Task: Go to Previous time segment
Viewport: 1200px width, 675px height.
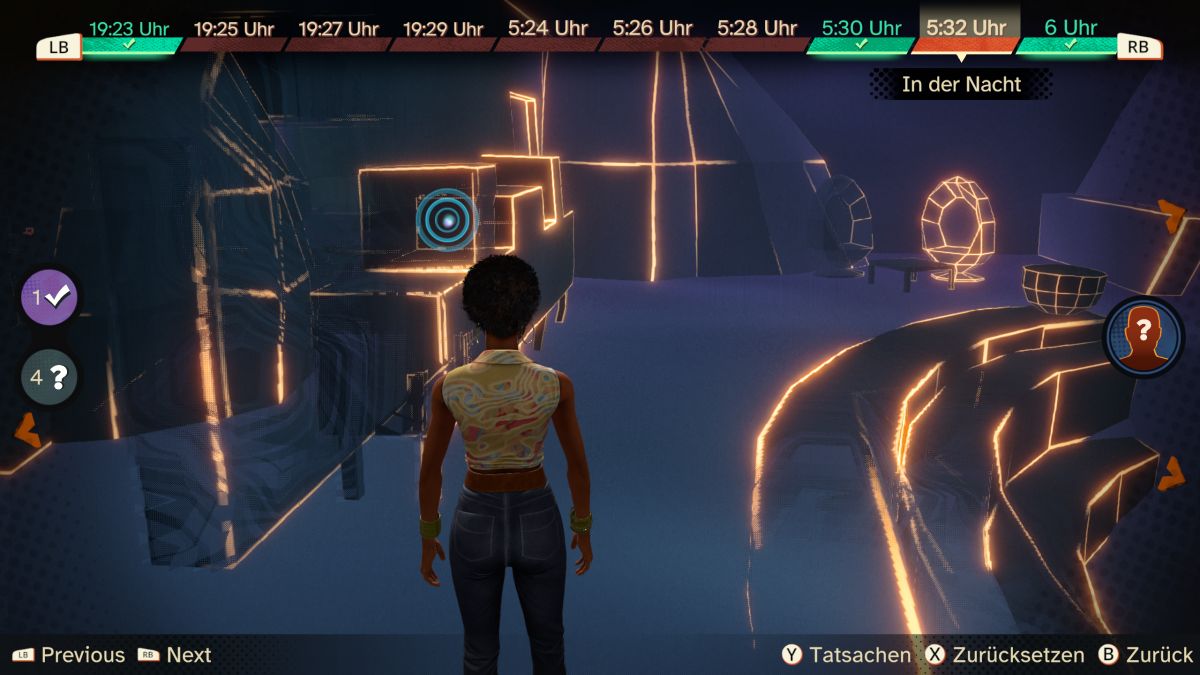Action: 69,655
